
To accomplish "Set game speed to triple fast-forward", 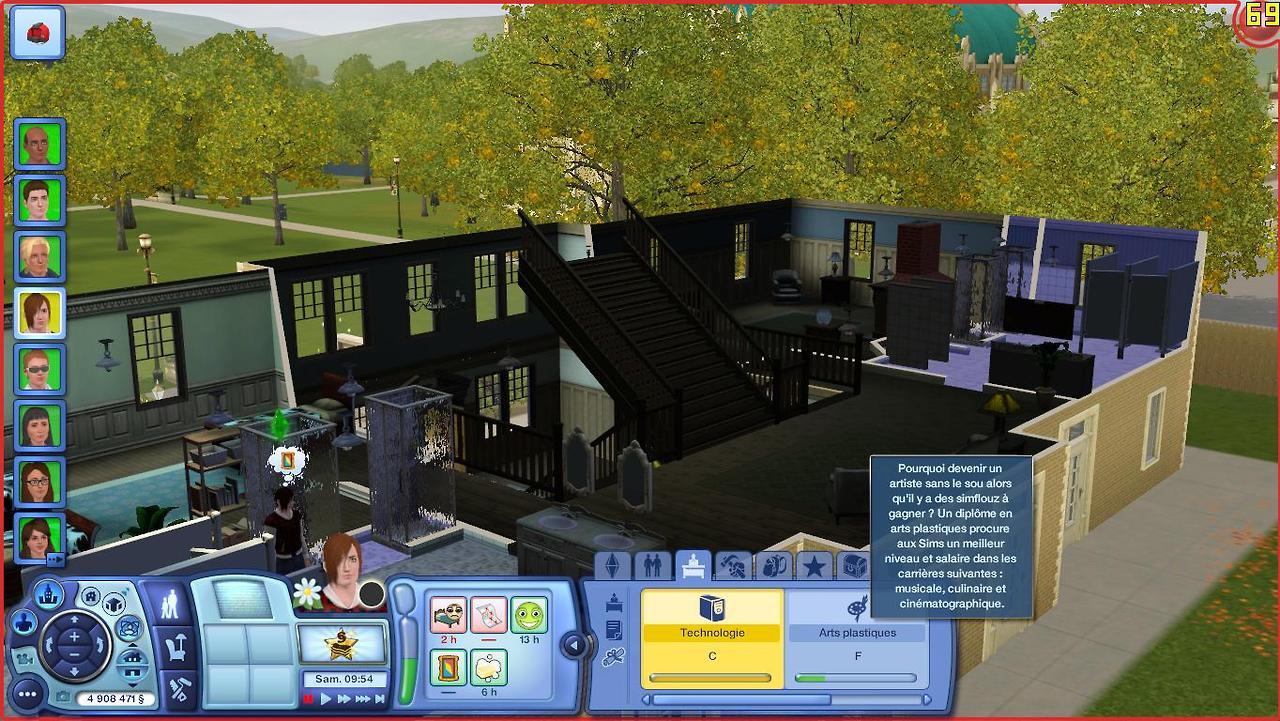I will tap(363, 699).
